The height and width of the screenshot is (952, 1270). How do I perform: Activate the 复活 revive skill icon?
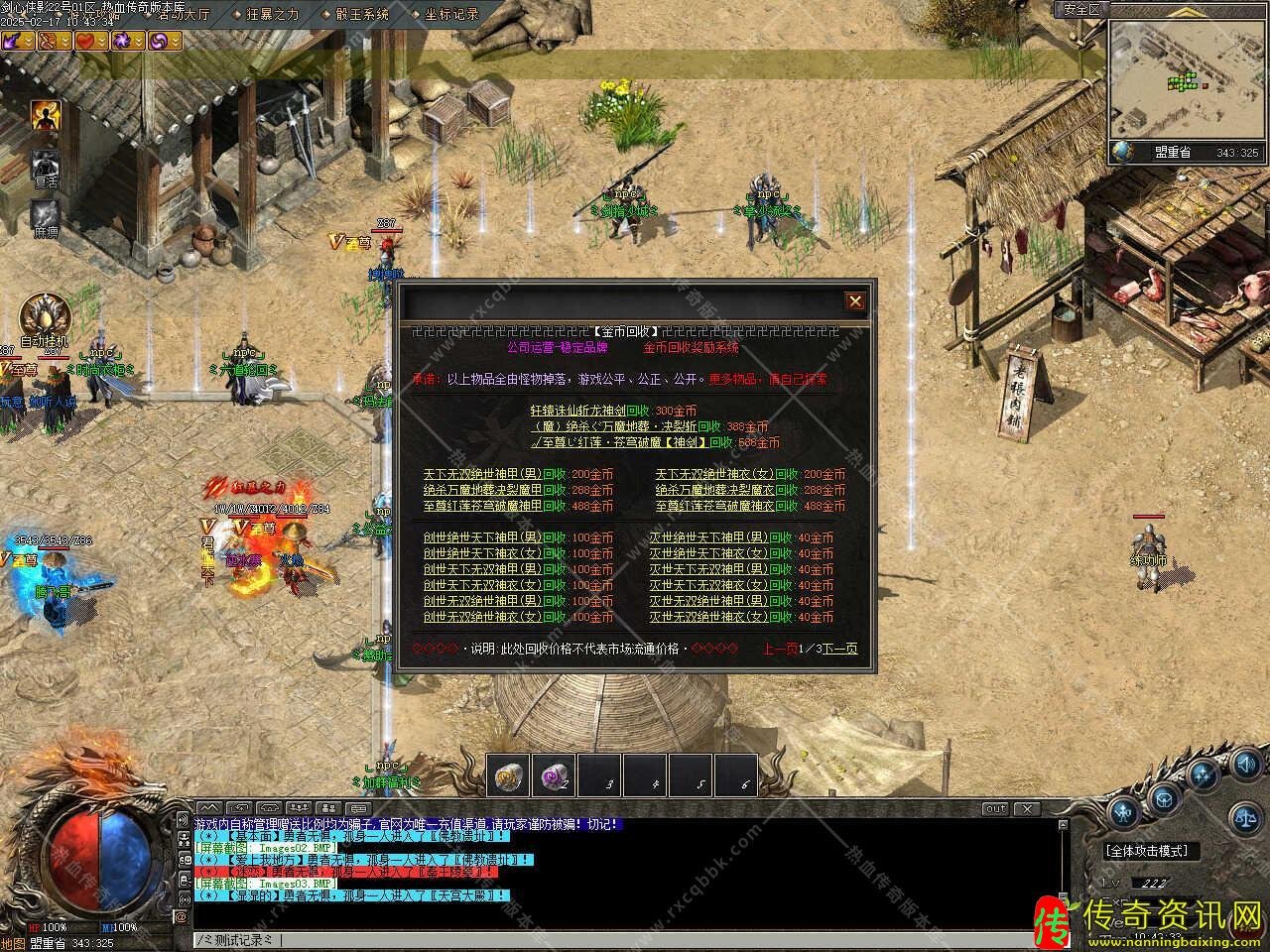coord(45,166)
